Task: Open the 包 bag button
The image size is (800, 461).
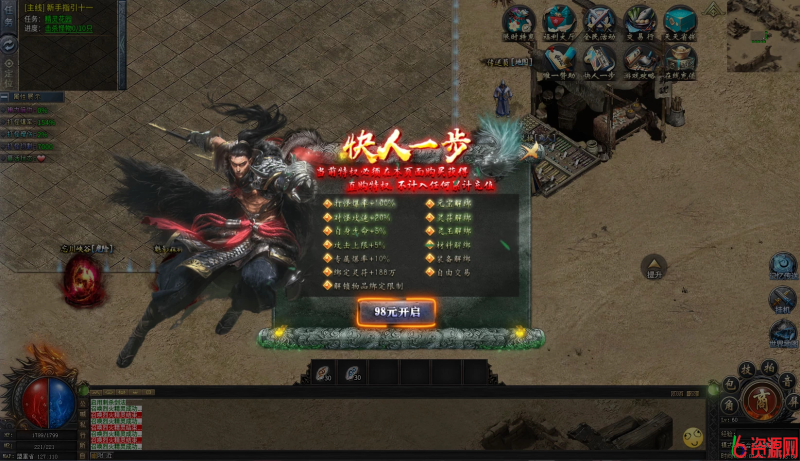Action: [730, 384]
